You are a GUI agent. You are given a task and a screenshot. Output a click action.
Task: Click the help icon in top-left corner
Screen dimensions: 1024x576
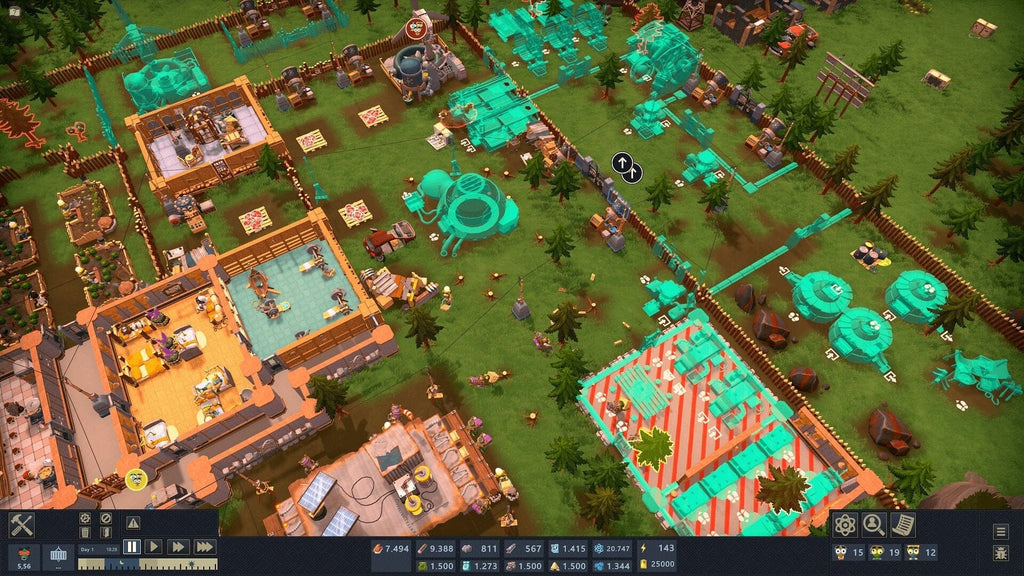pyautogui.click(x=15, y=10)
